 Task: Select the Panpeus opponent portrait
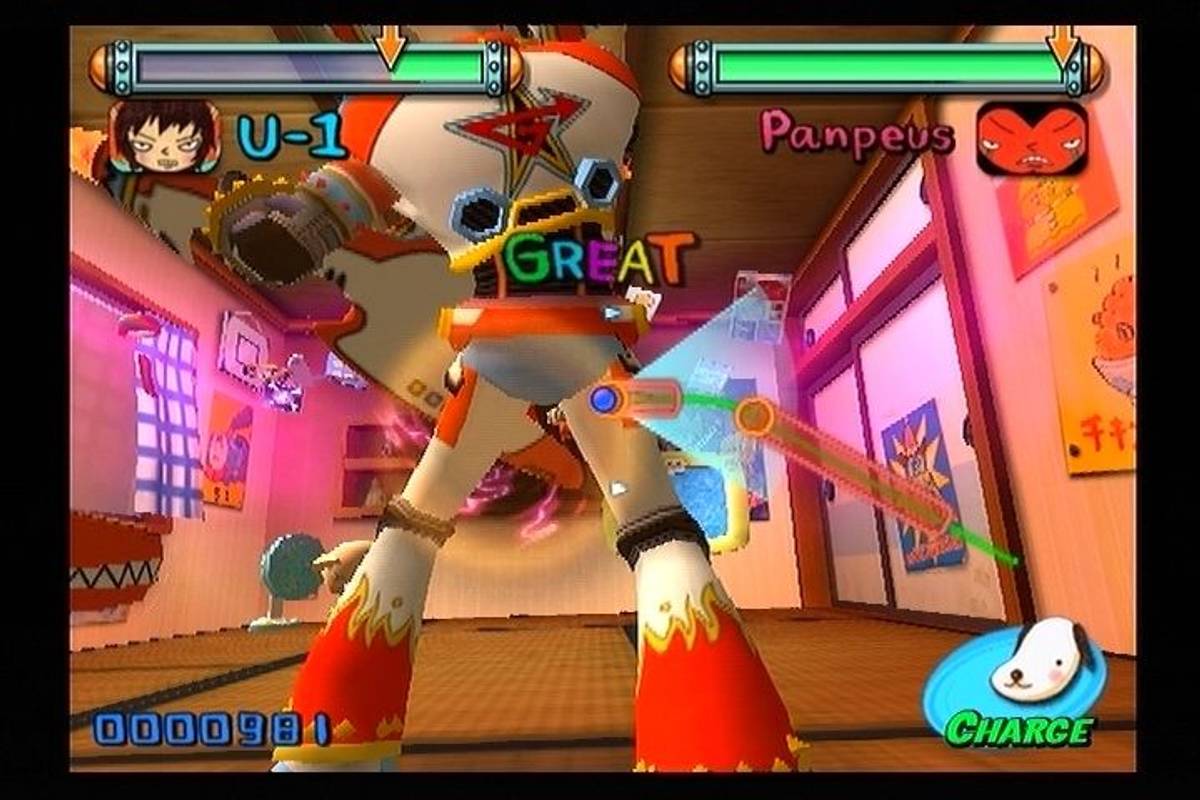coord(1031,137)
